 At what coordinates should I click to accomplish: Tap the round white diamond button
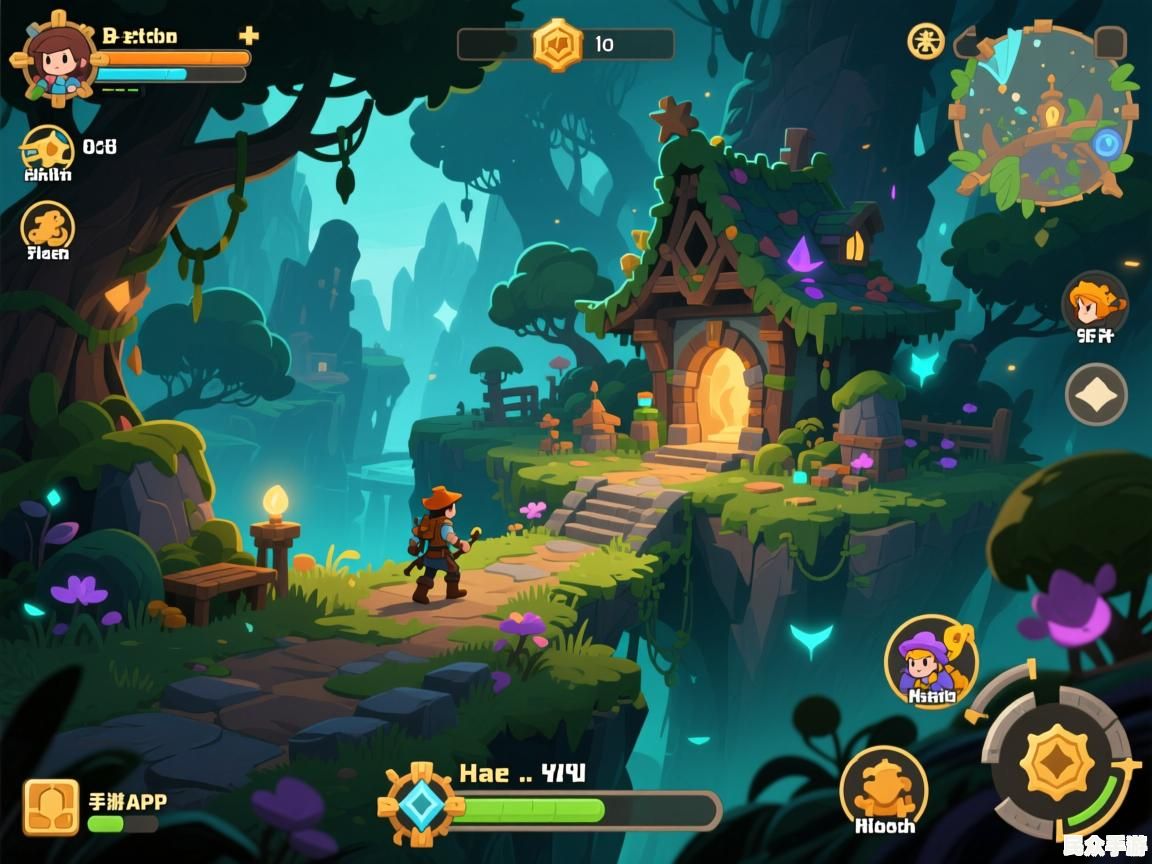[1096, 394]
